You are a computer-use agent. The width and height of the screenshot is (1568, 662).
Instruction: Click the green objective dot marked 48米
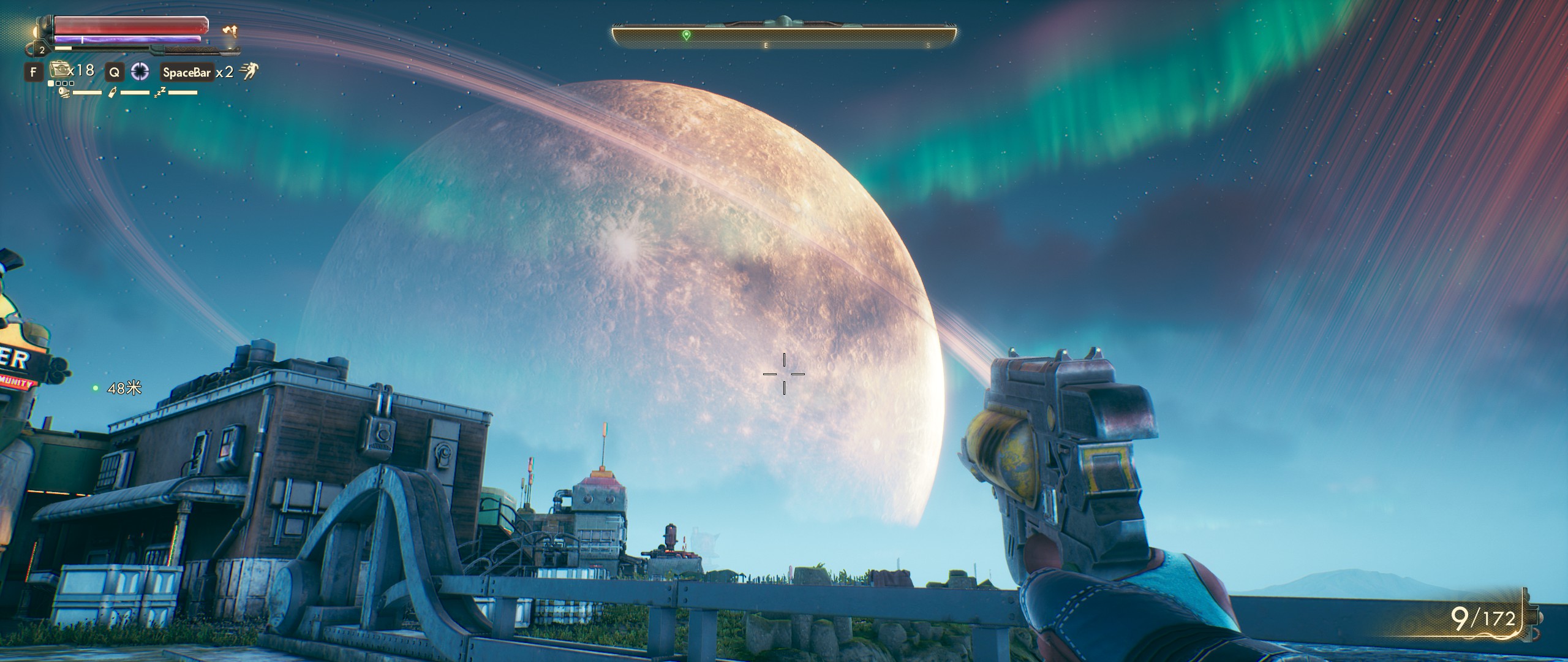click(x=95, y=388)
